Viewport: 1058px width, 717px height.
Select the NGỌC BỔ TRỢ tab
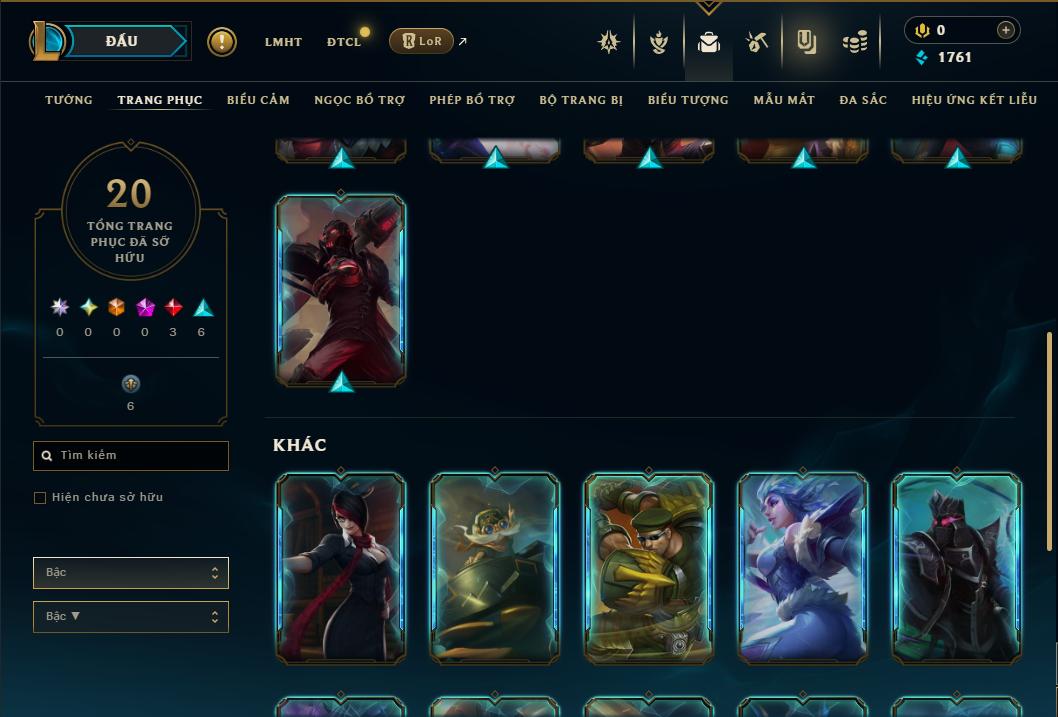[x=359, y=100]
